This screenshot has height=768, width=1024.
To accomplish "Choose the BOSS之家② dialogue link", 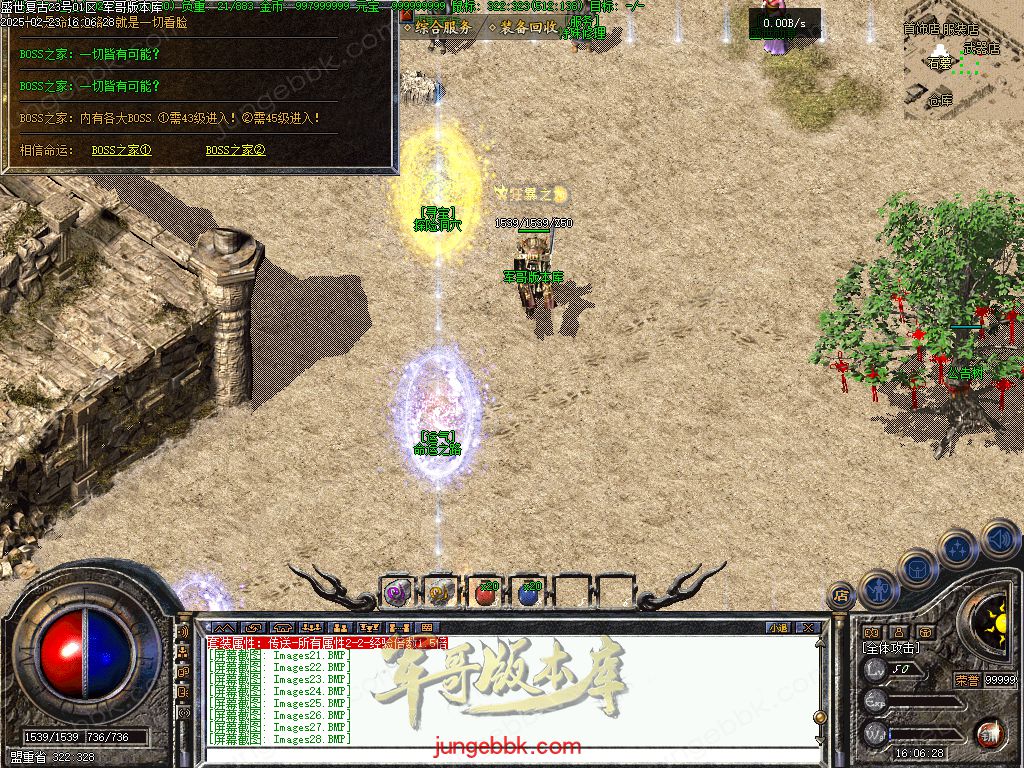I will [x=235, y=151].
